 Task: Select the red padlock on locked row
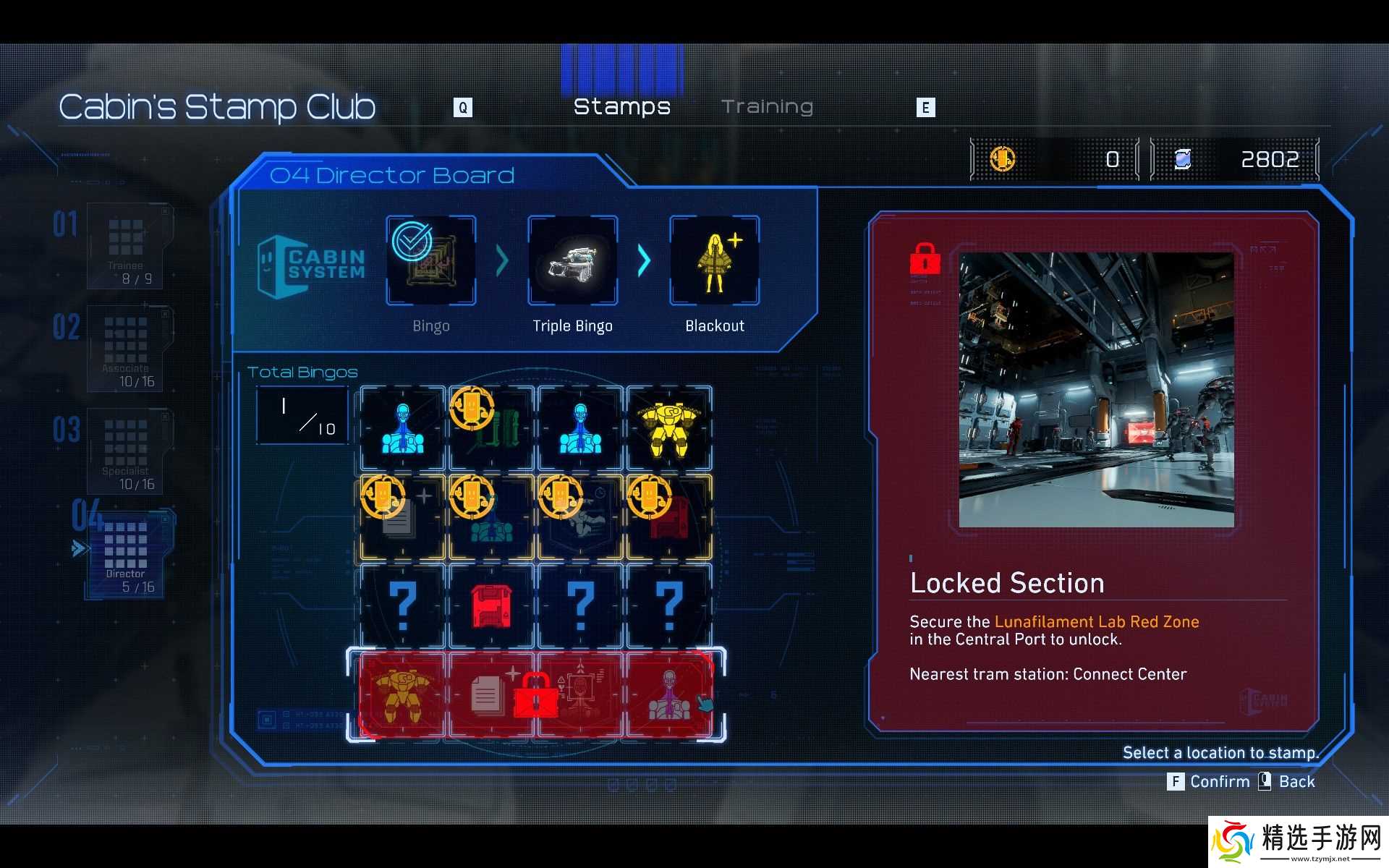point(536,696)
